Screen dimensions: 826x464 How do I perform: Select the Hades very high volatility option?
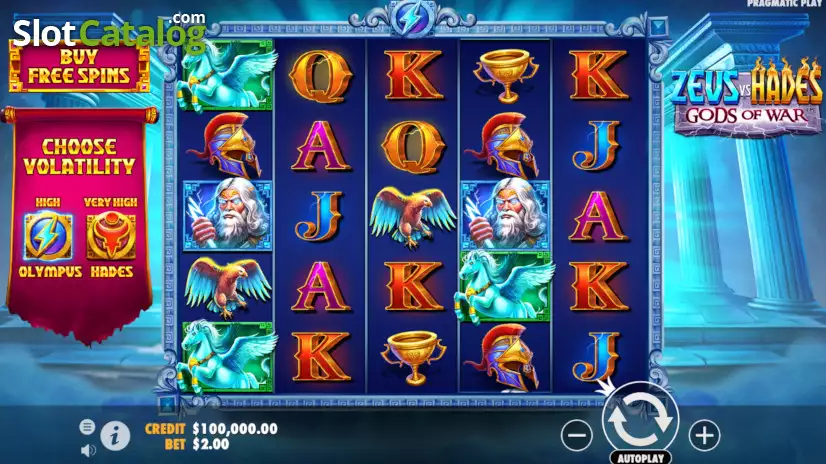click(110, 236)
